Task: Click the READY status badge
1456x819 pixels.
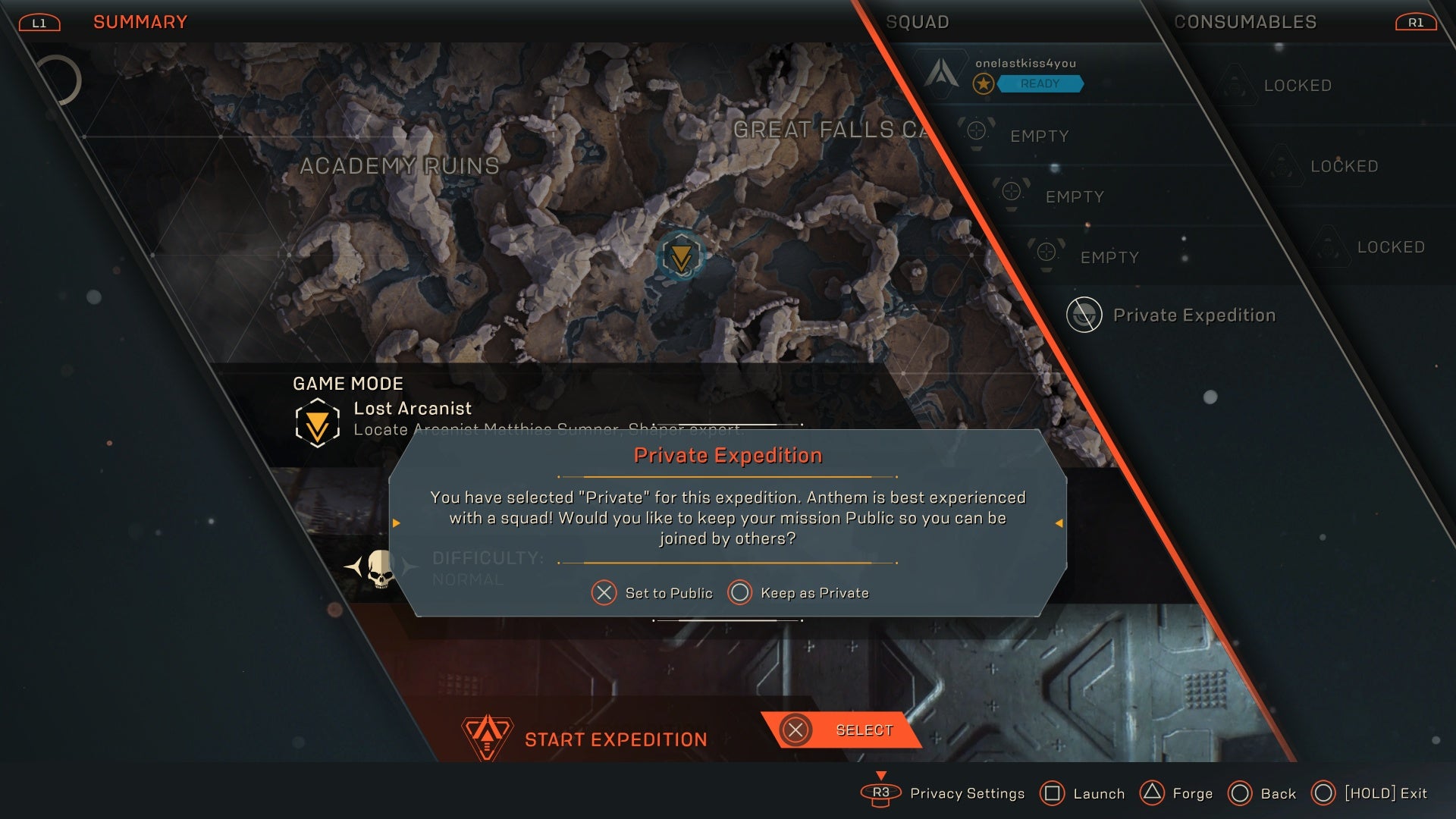Action: click(1041, 84)
